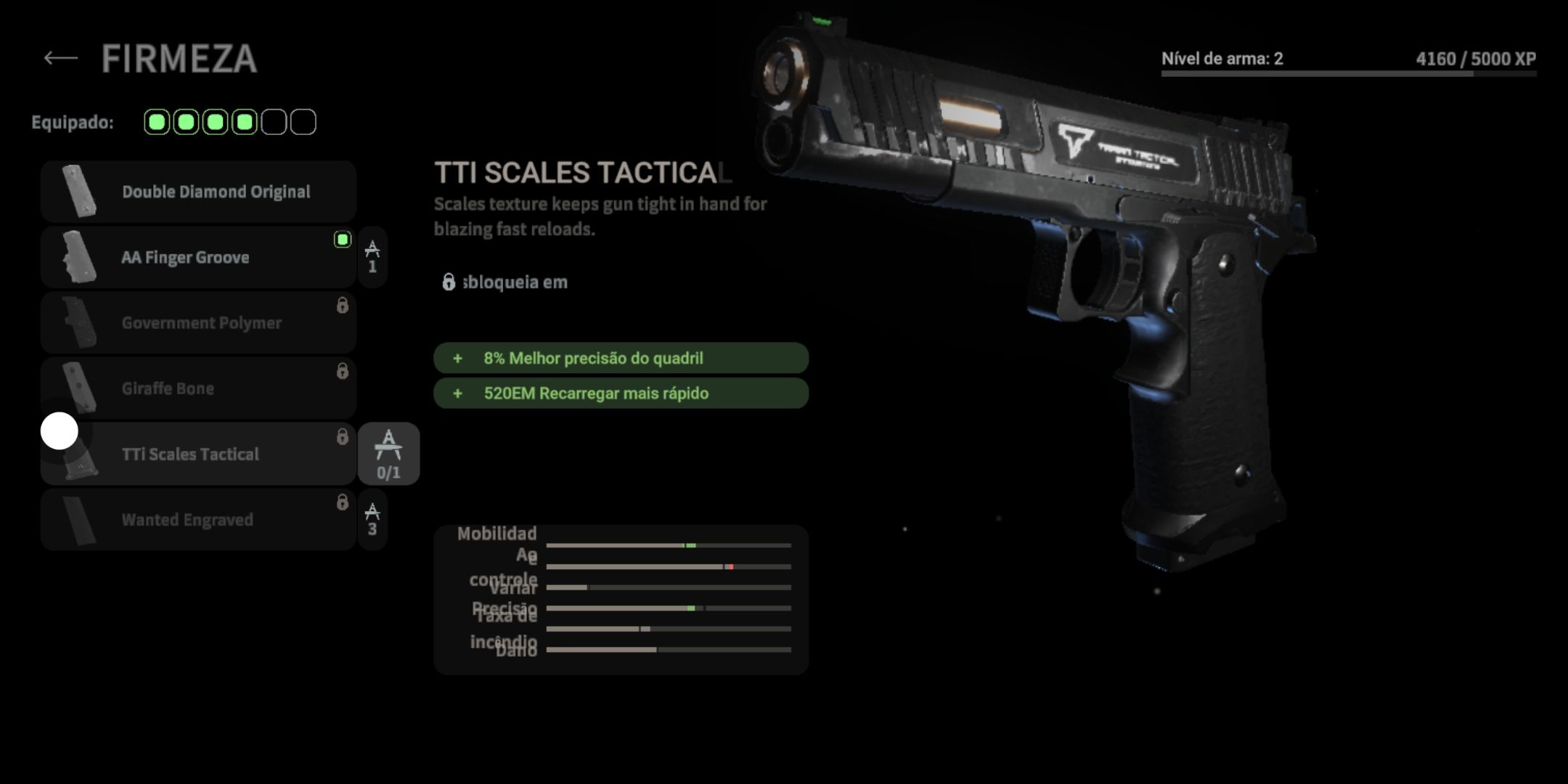1568x784 pixels.
Task: Open tuning button beside Wanted Engraved
Action: pyautogui.click(x=372, y=520)
